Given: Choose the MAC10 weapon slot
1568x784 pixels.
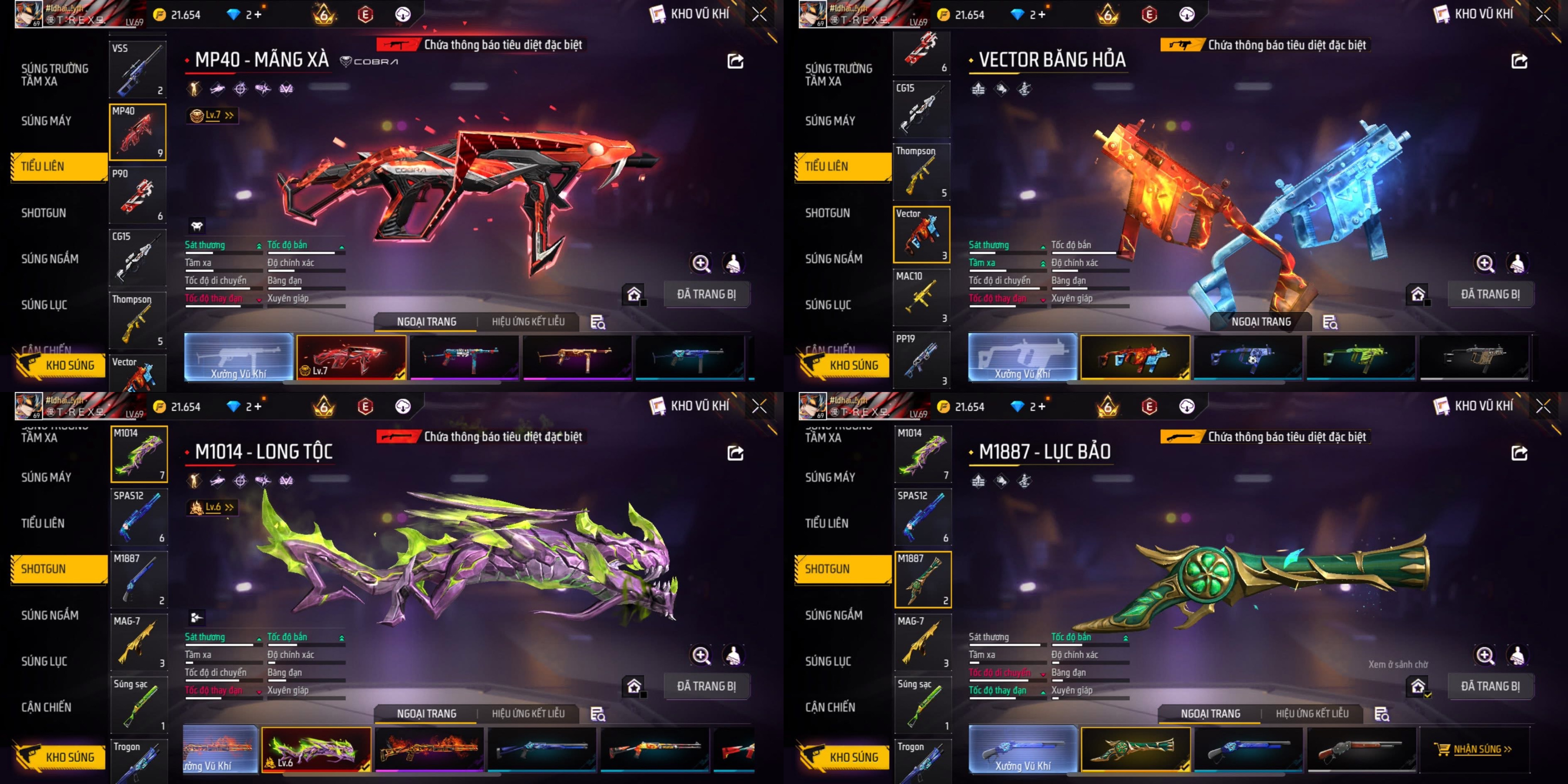Looking at the screenshot, I should coord(921,298).
